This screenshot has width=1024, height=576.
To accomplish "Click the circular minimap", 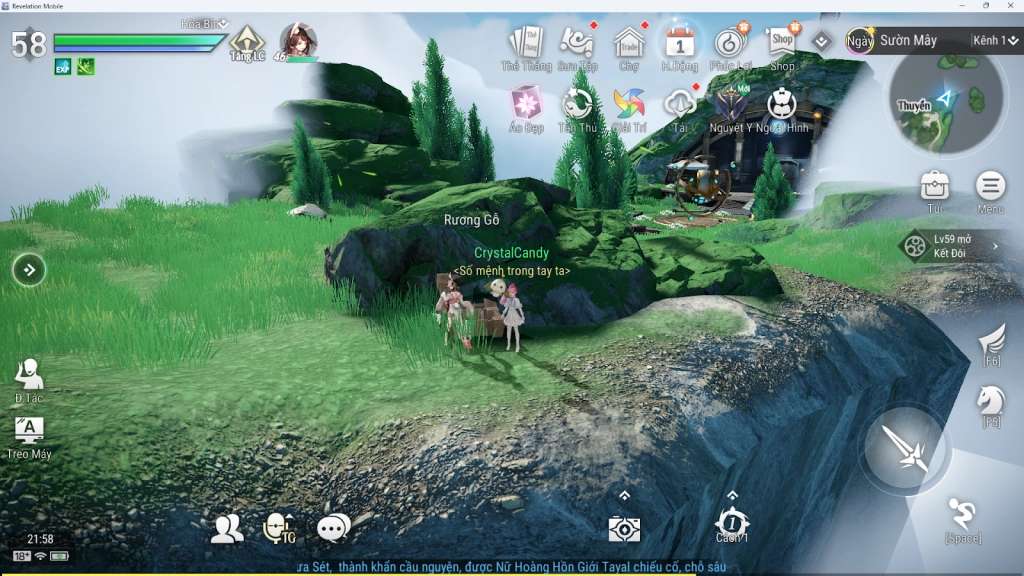I will pos(947,102).
